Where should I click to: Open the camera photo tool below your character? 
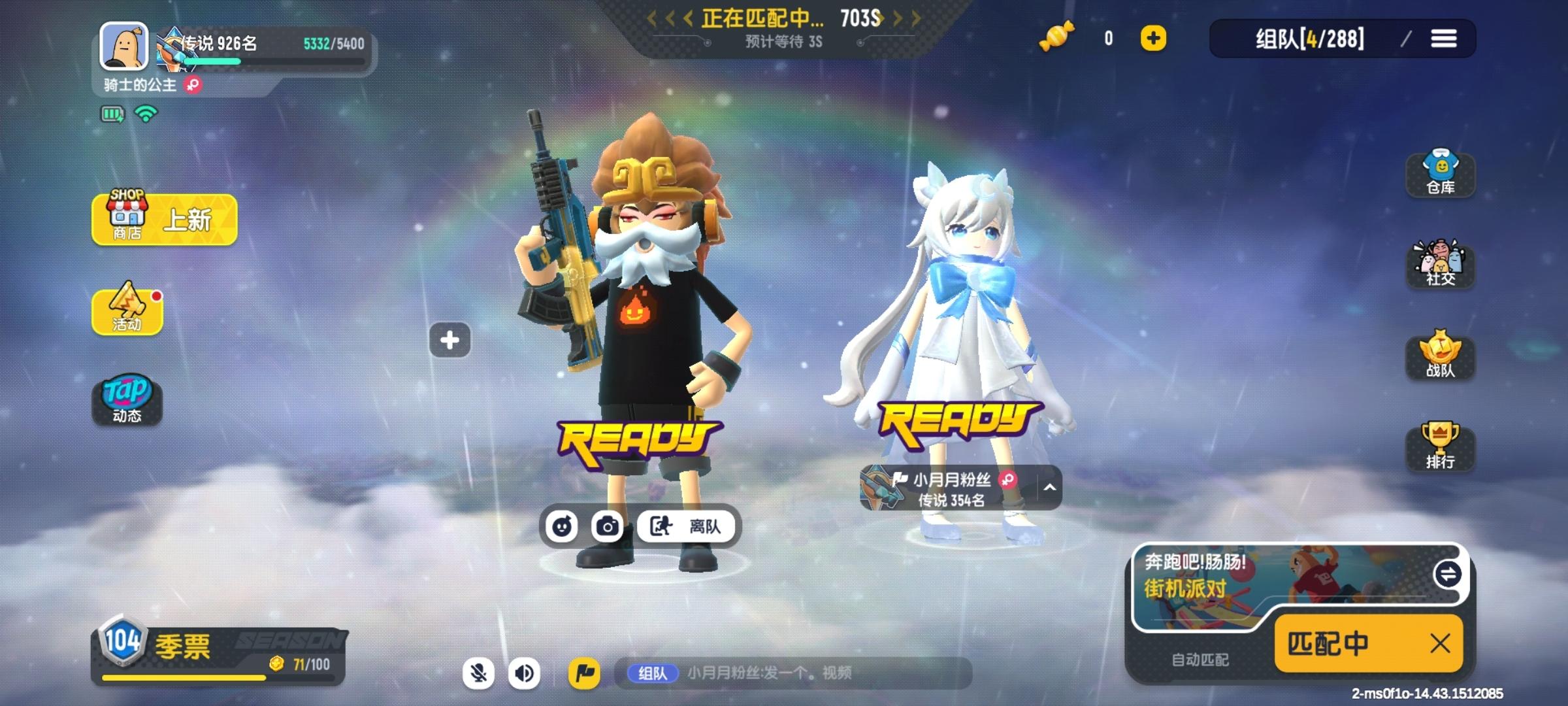pyautogui.click(x=609, y=526)
